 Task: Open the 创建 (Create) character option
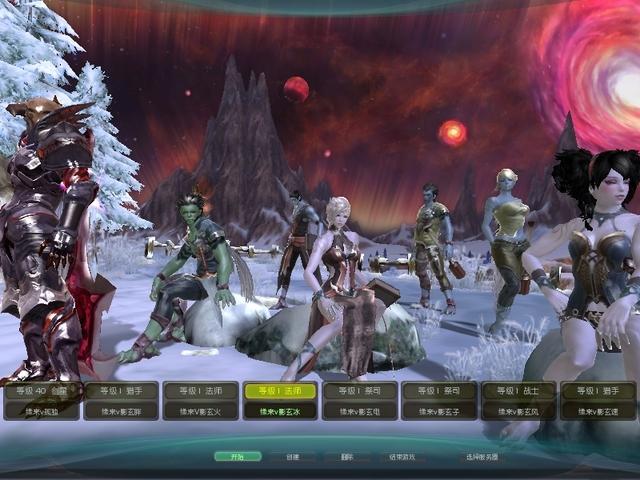[292, 456]
